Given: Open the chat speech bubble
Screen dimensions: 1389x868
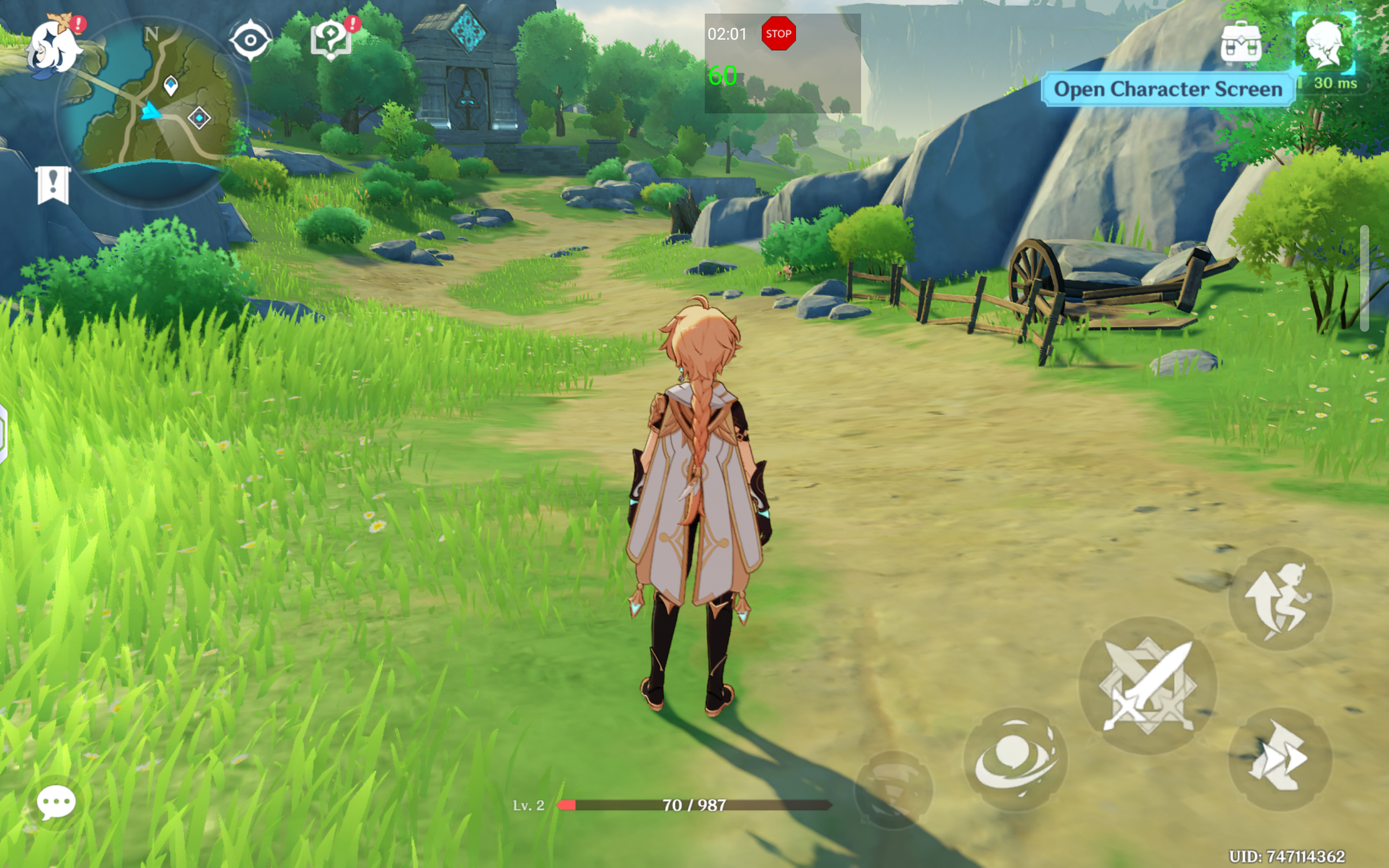Looking at the screenshot, I should point(56,802).
